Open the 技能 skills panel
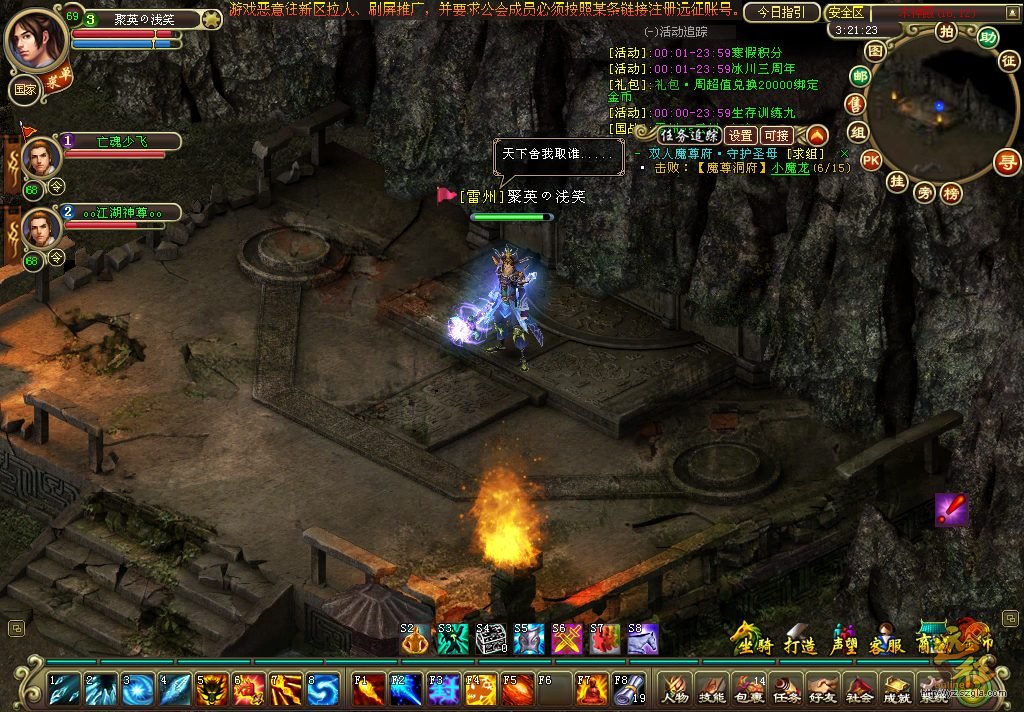 [711, 689]
